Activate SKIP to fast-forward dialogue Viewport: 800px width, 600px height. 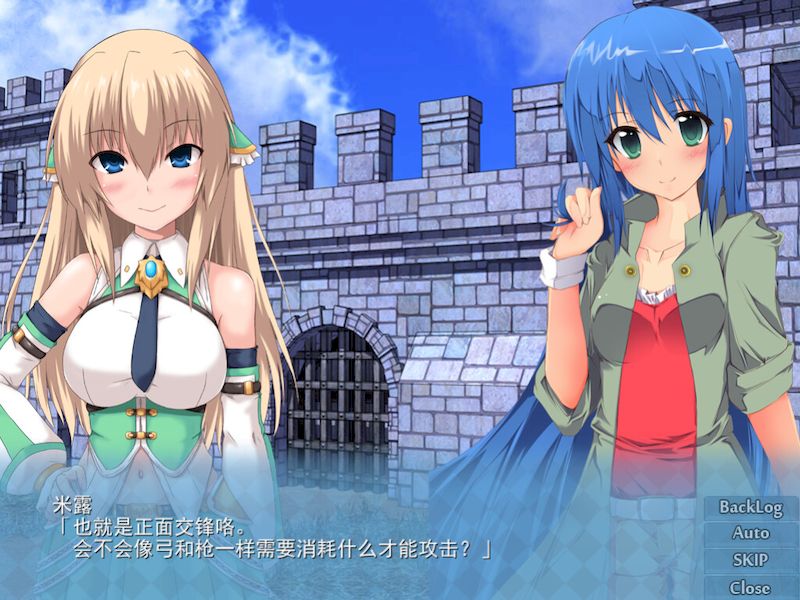click(x=750, y=561)
